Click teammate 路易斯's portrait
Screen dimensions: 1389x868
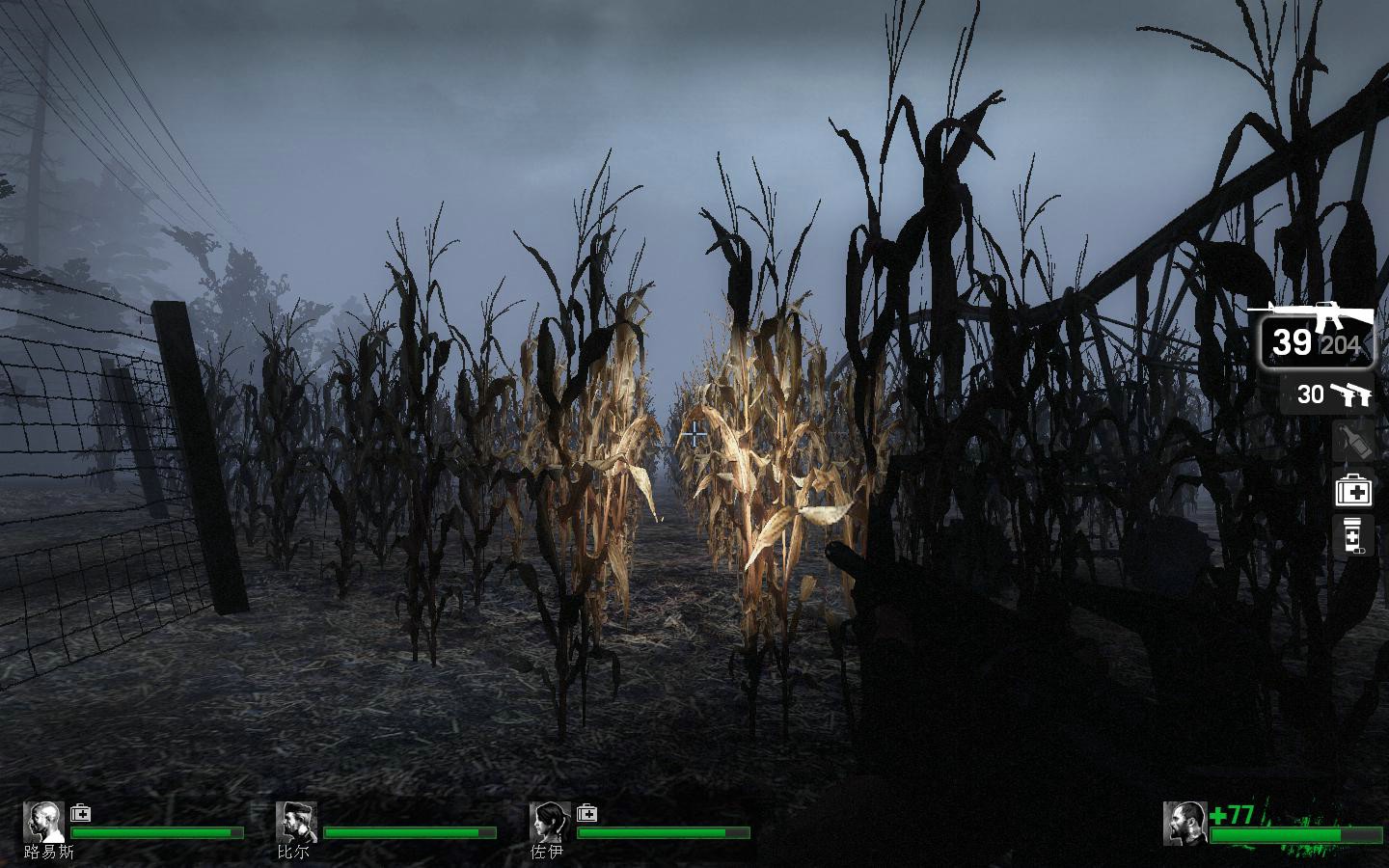pos(43,822)
